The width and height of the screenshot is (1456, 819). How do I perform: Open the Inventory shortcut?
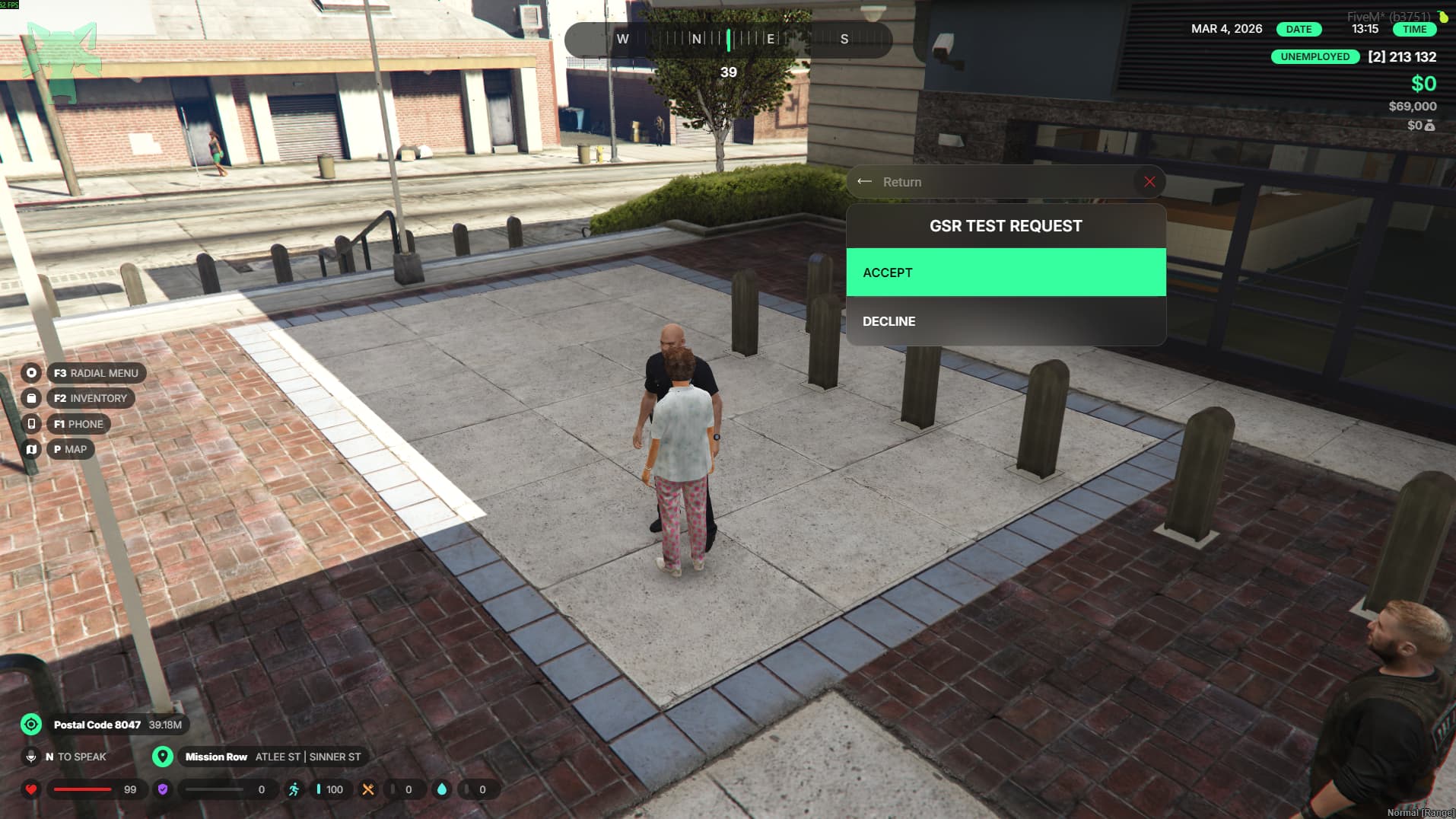90,398
